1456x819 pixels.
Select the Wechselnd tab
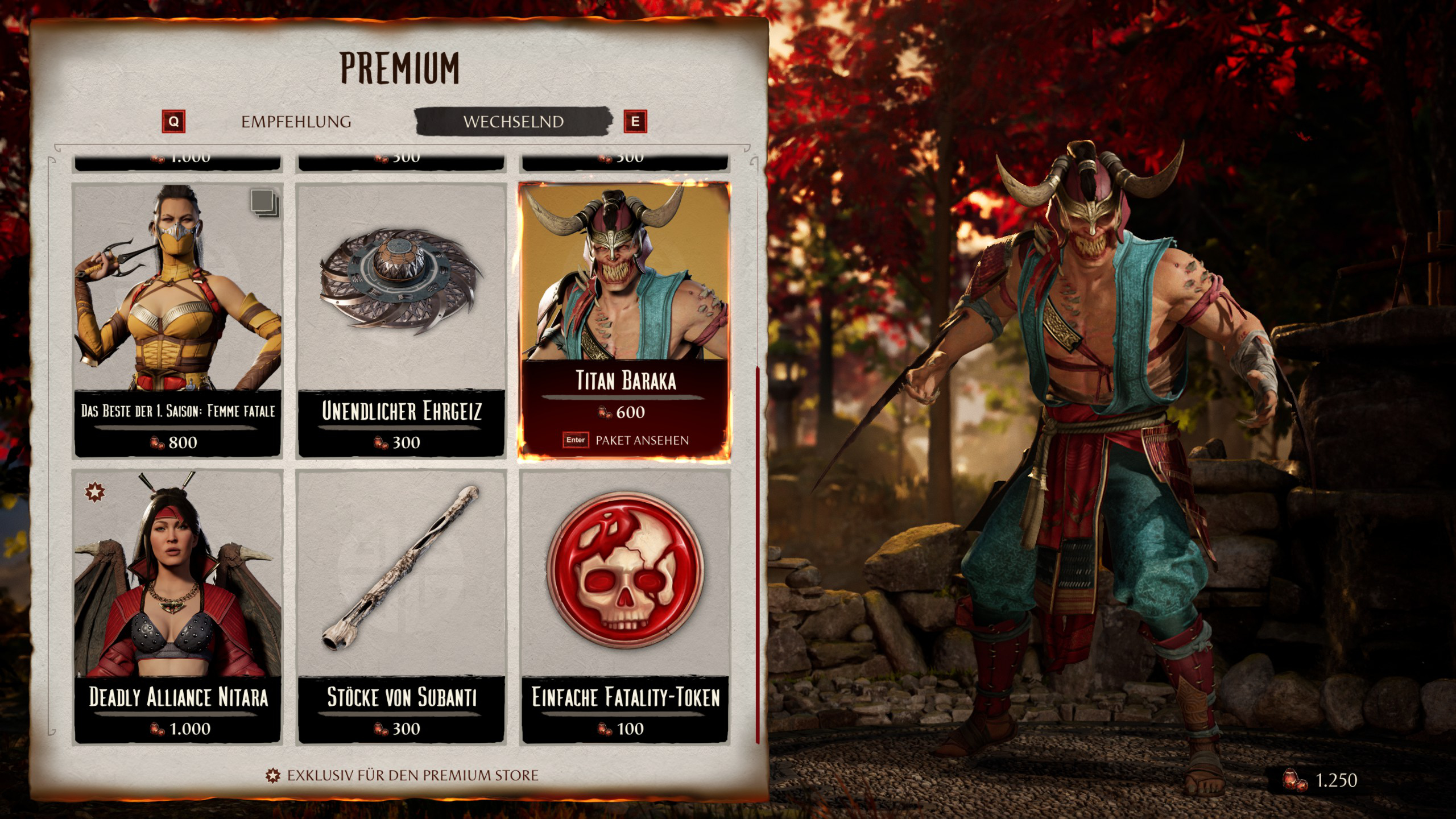[513, 122]
